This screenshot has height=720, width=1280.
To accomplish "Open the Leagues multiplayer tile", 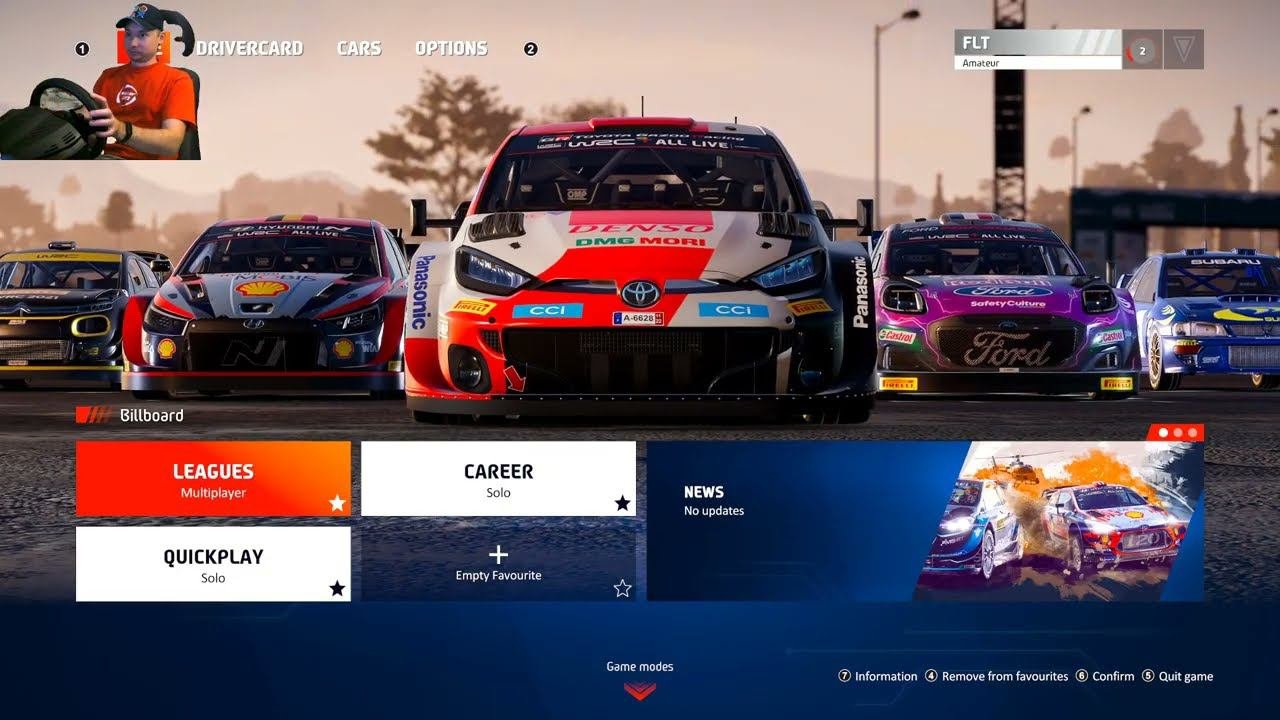I will 212,478.
